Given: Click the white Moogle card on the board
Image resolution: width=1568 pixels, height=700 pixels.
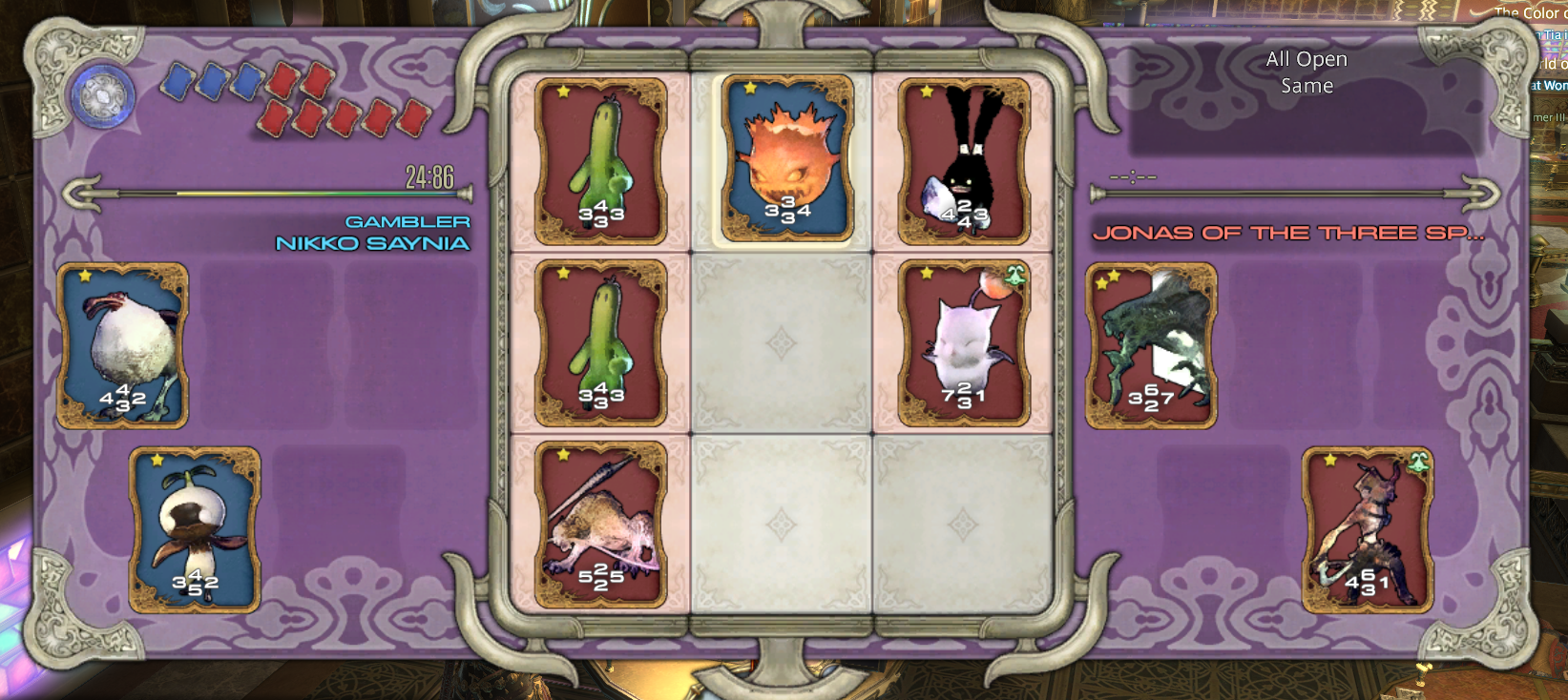Looking at the screenshot, I should [964, 343].
